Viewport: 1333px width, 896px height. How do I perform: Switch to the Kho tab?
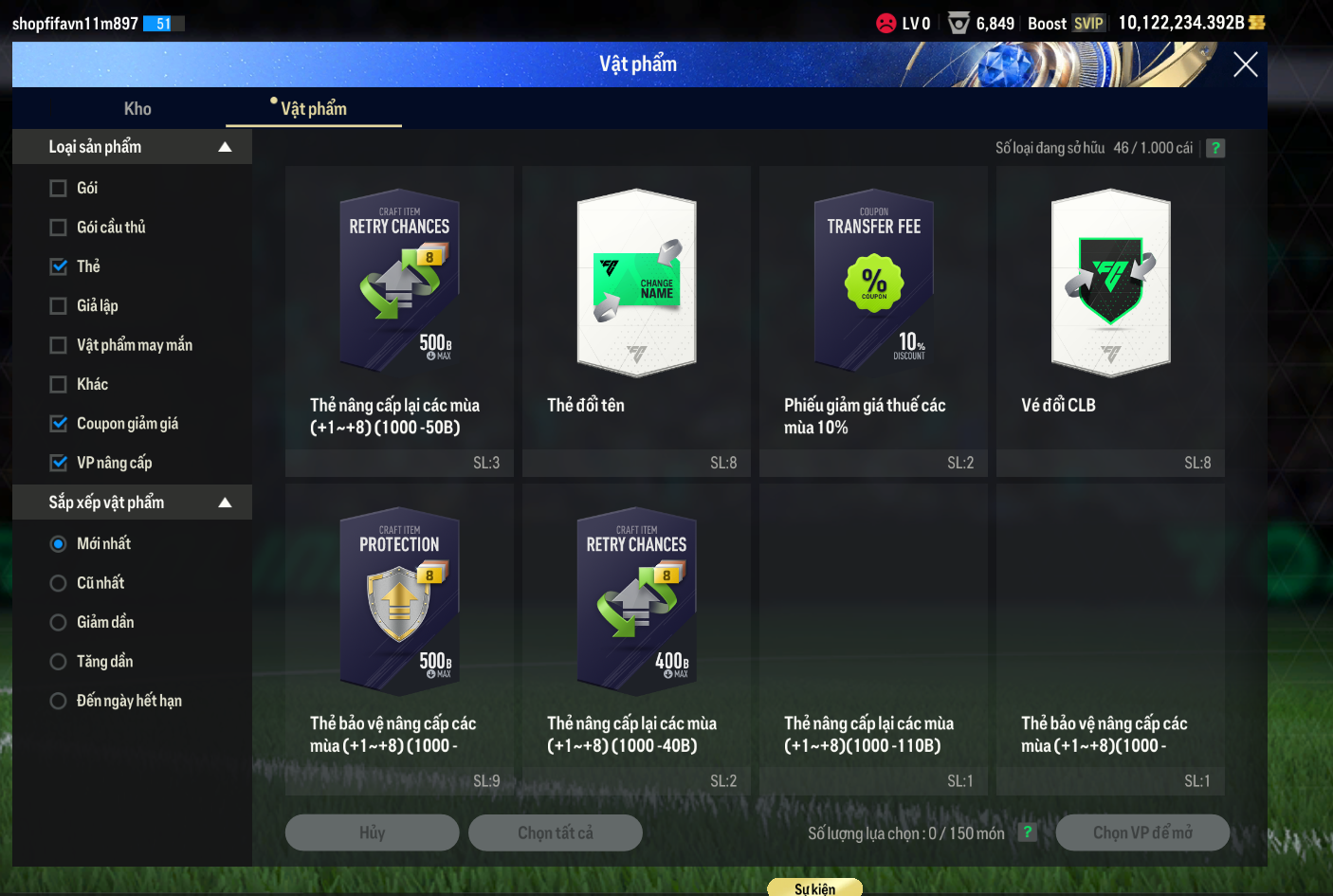[137, 108]
